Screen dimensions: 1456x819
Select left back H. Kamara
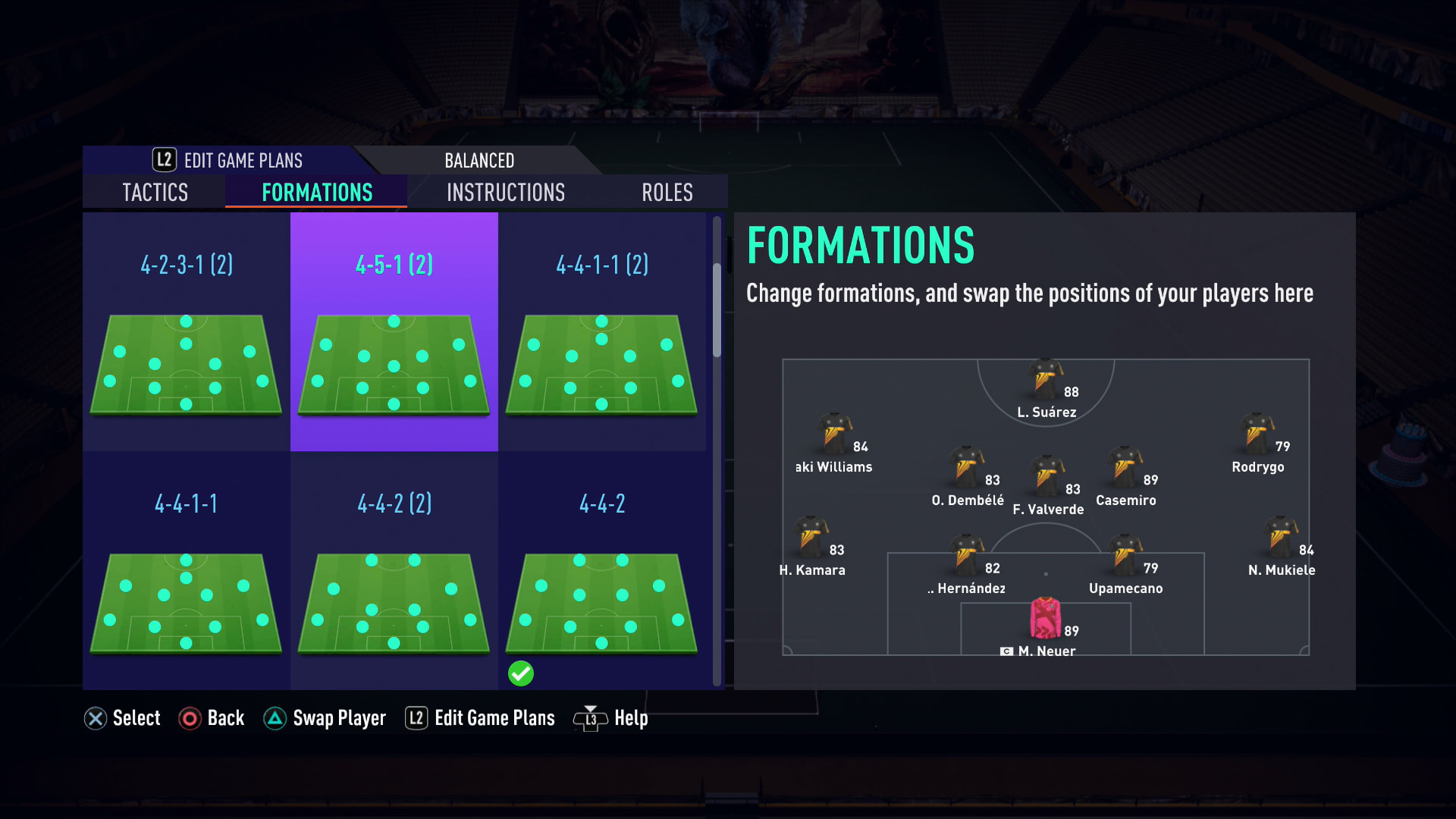[x=811, y=537]
